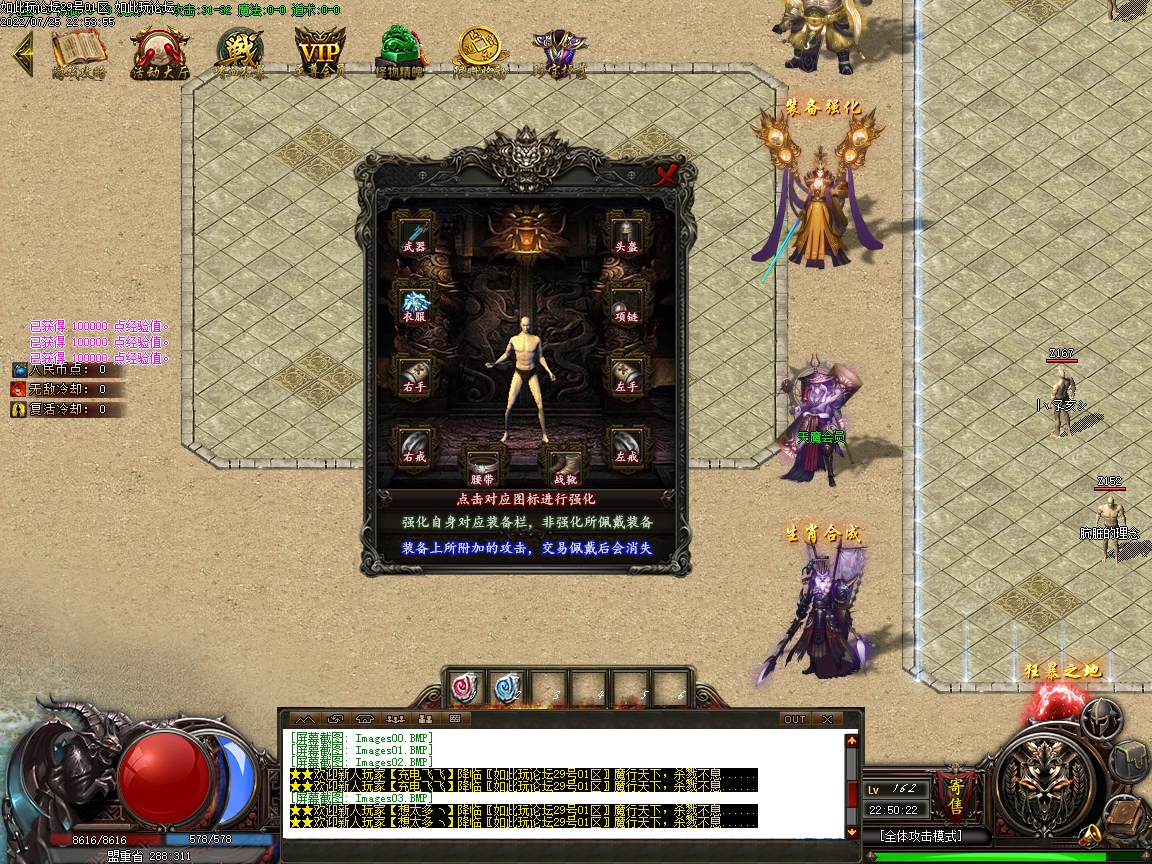Open the VIP membership menu
The width and height of the screenshot is (1152, 864).
[x=320, y=52]
